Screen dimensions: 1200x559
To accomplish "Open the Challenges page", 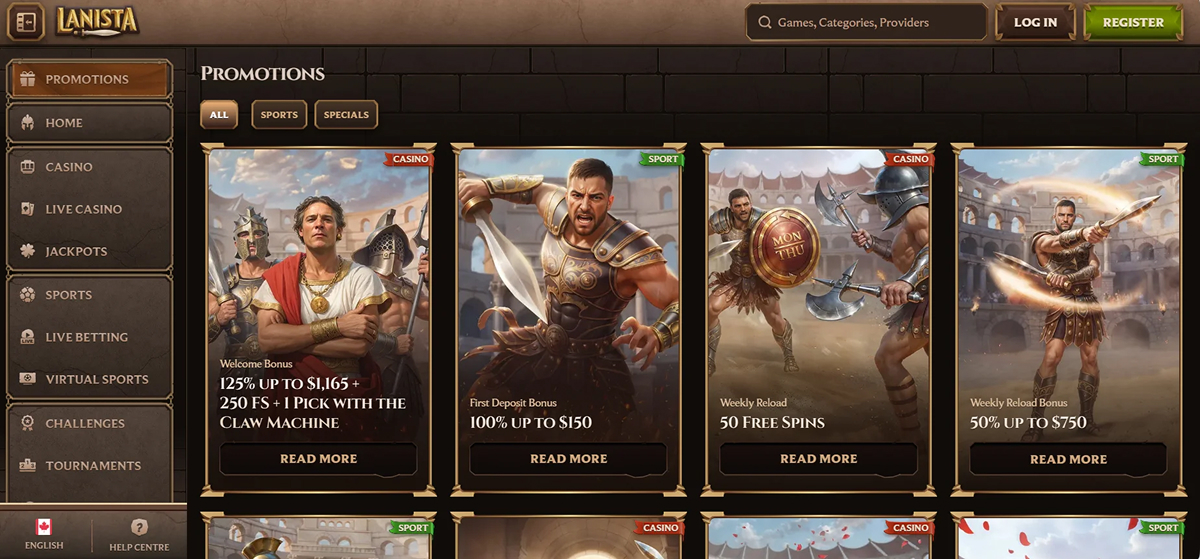I will click(89, 423).
